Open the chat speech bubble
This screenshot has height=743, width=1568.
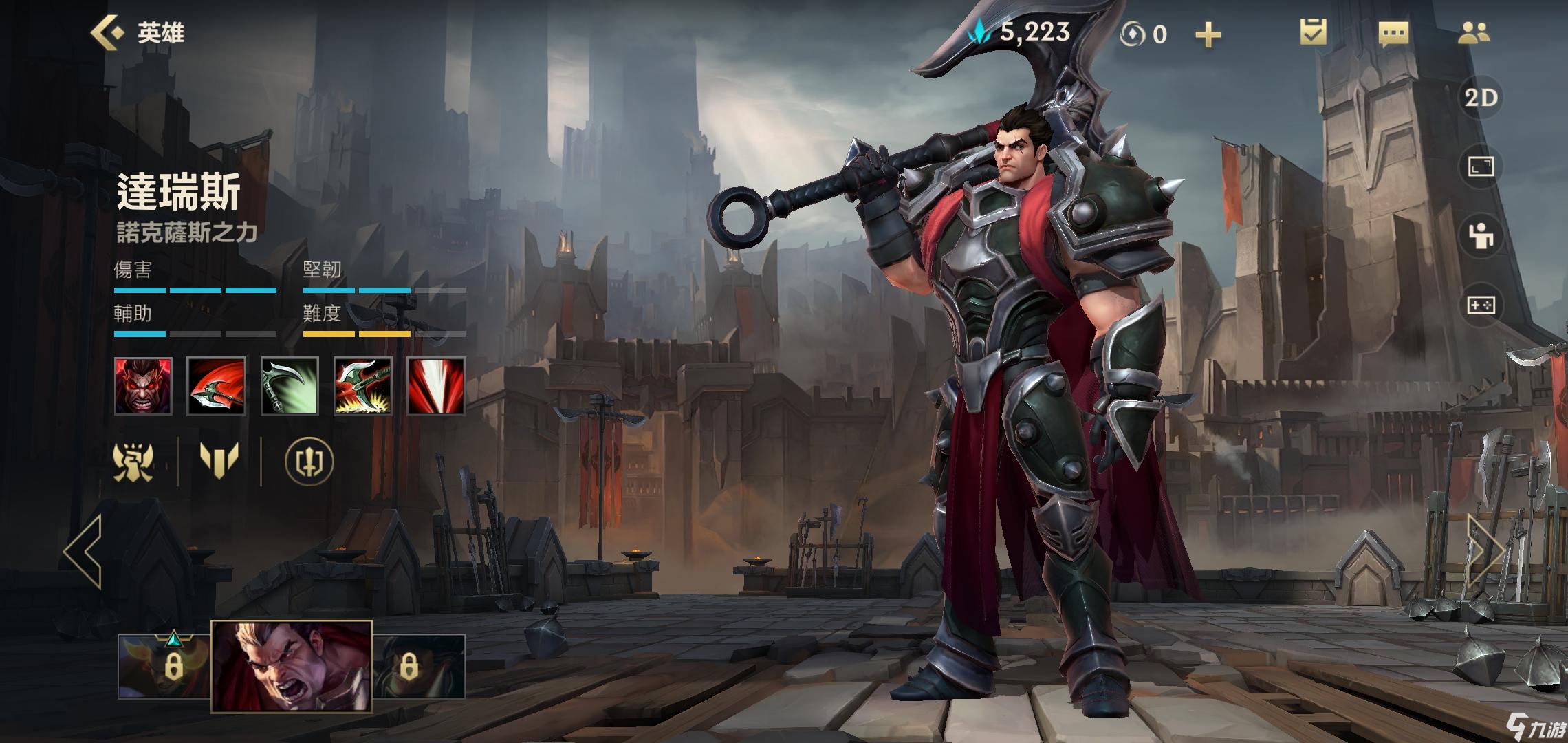coord(1393,34)
